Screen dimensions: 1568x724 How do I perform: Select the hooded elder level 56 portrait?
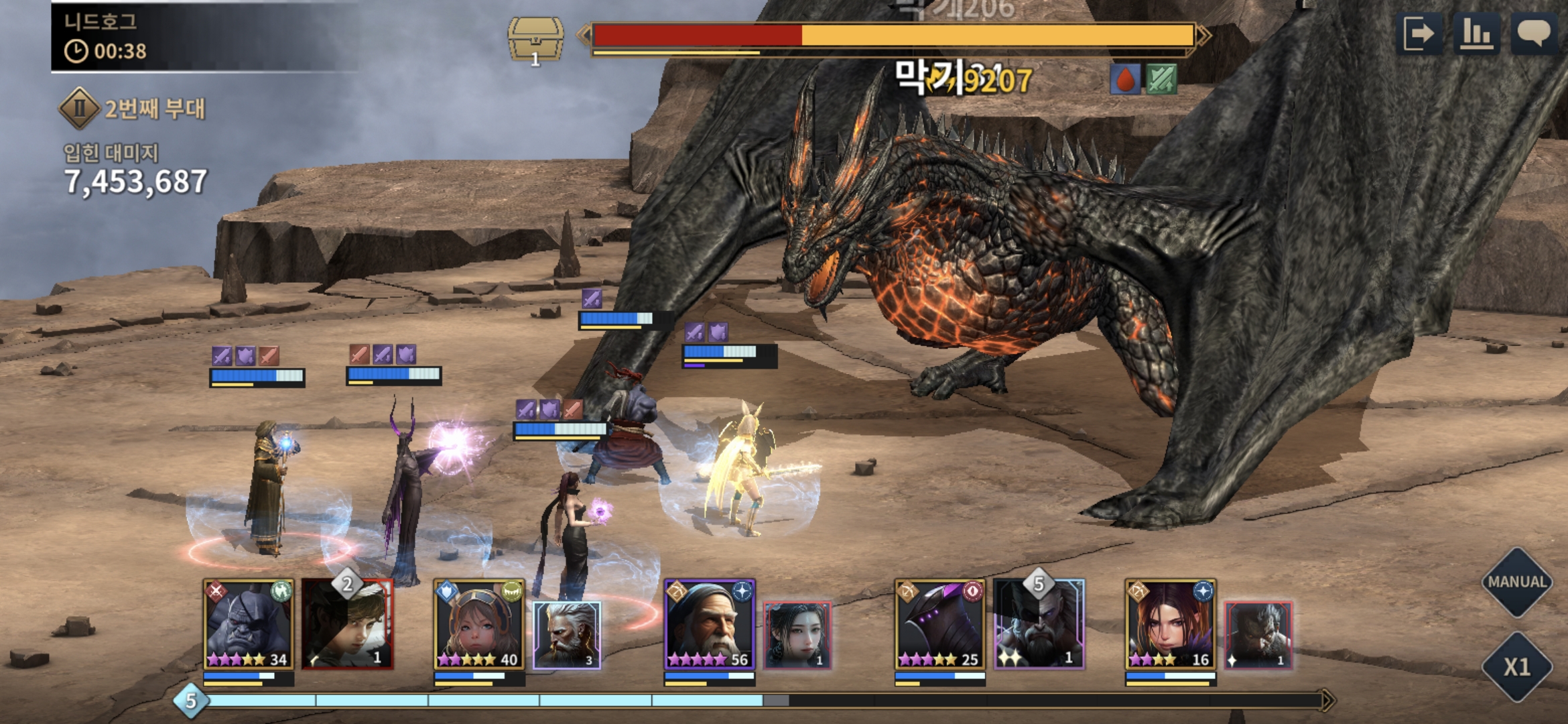(x=709, y=625)
